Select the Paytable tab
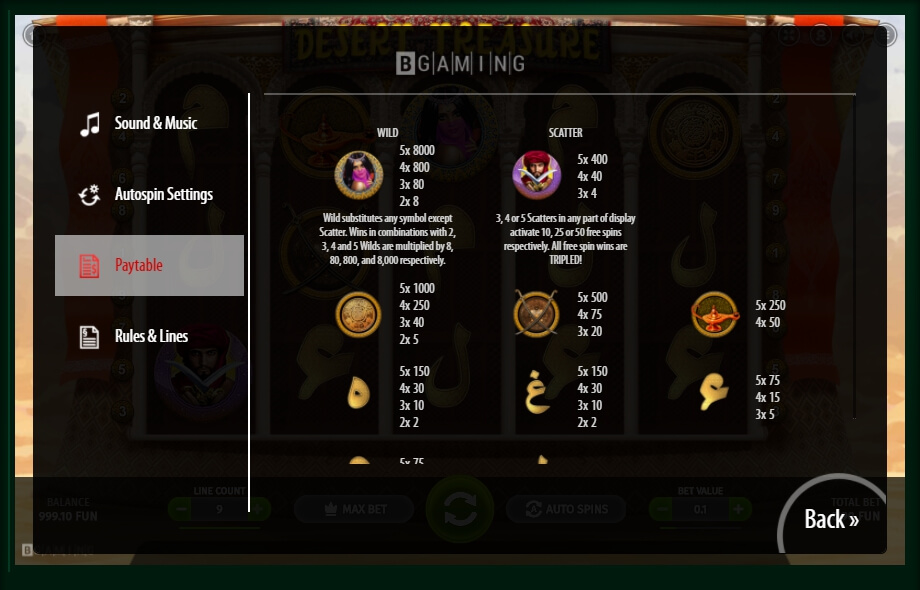 (149, 265)
